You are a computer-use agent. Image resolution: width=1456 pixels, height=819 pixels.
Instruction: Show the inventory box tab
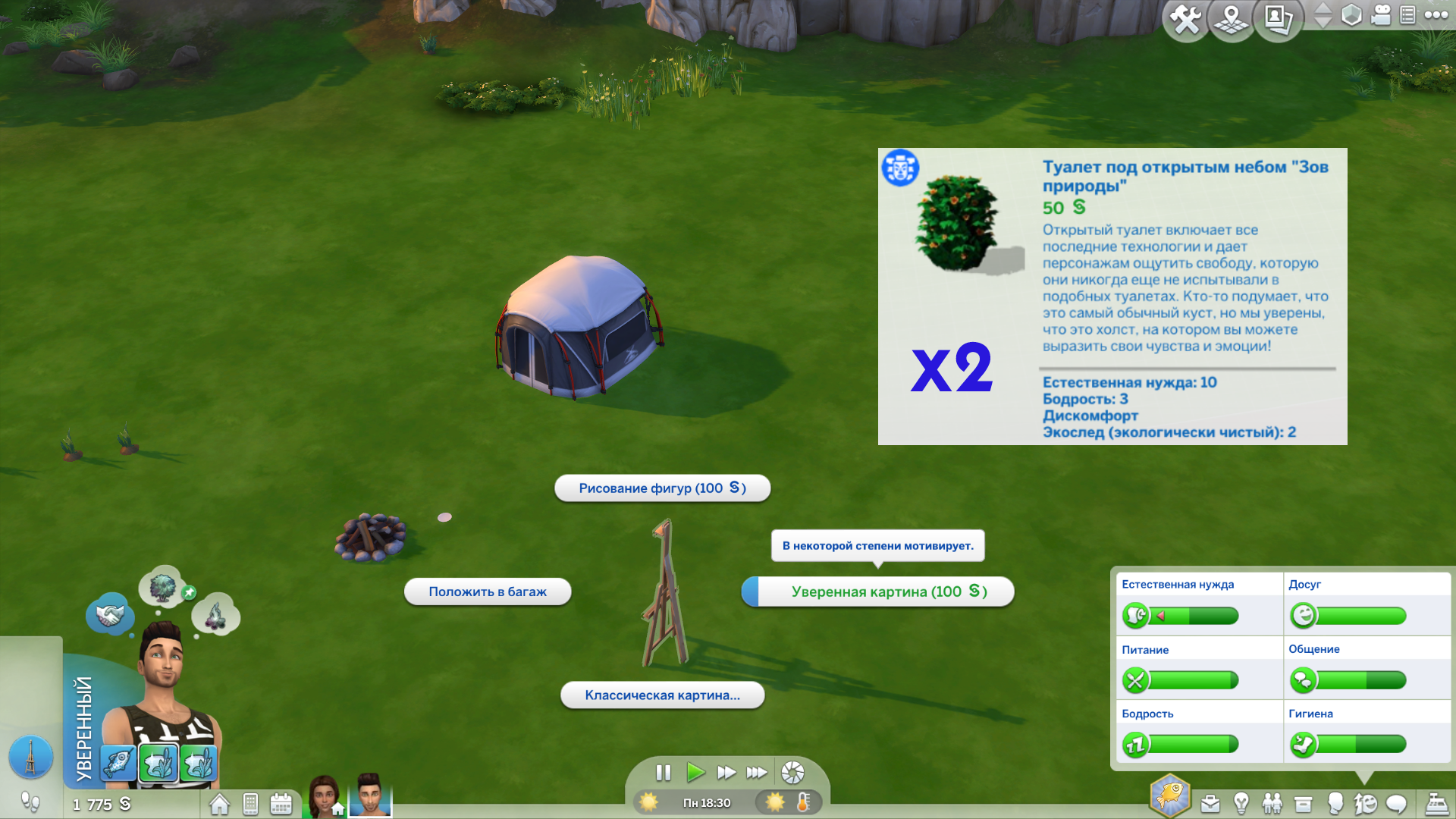pos(1303,803)
